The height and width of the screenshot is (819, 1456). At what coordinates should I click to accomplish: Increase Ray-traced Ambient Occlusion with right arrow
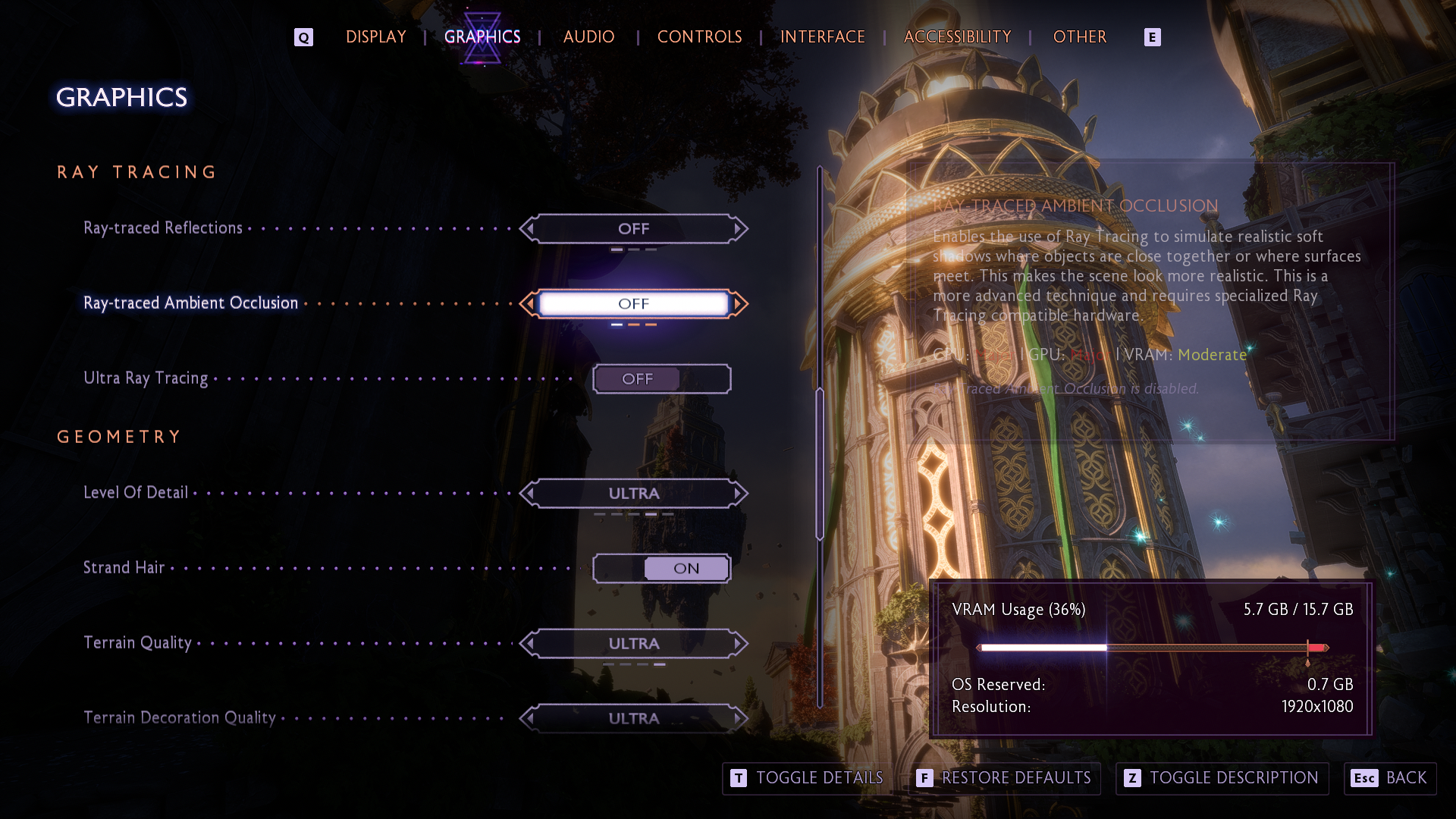click(739, 303)
